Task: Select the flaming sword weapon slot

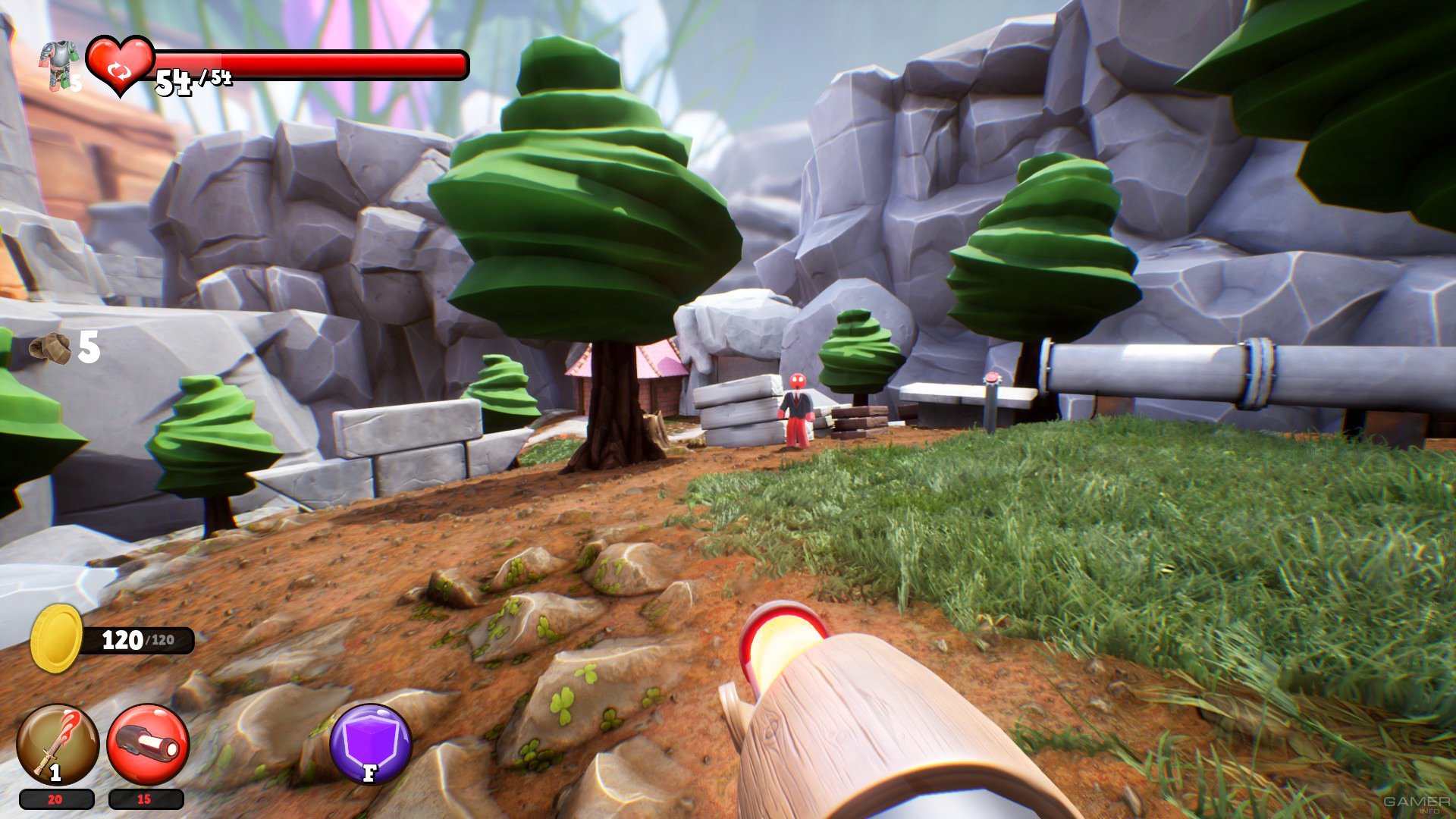Action: coord(58,745)
